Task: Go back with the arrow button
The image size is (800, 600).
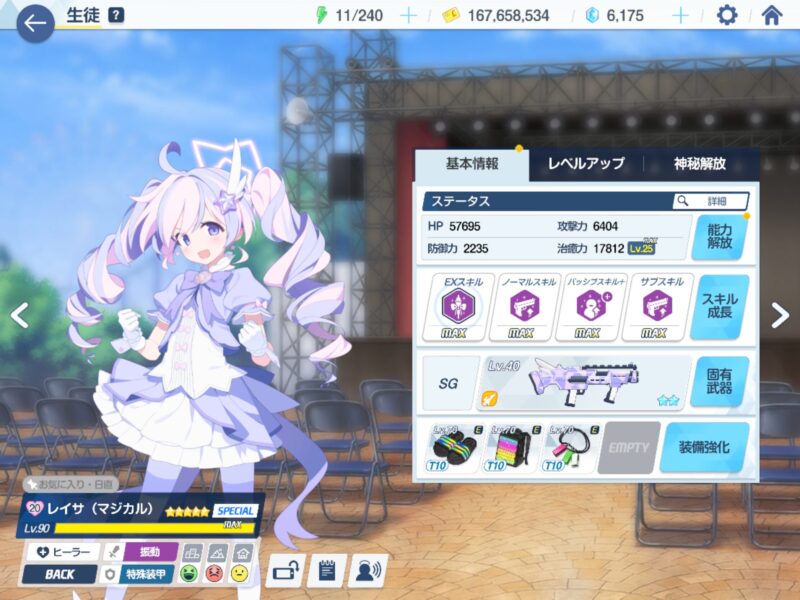Action: [x=35, y=22]
